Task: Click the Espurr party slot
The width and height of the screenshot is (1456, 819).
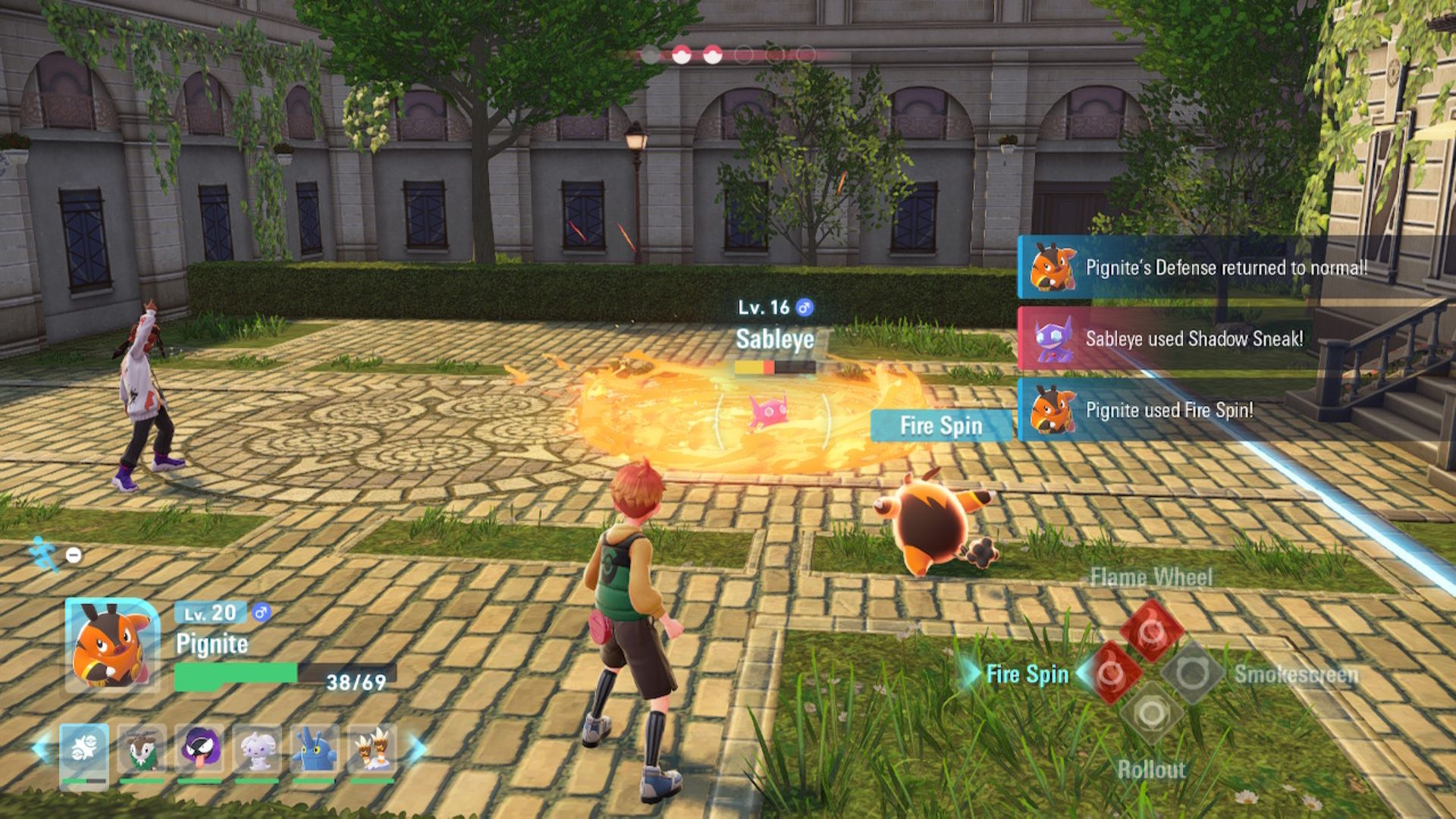Action: click(x=258, y=751)
